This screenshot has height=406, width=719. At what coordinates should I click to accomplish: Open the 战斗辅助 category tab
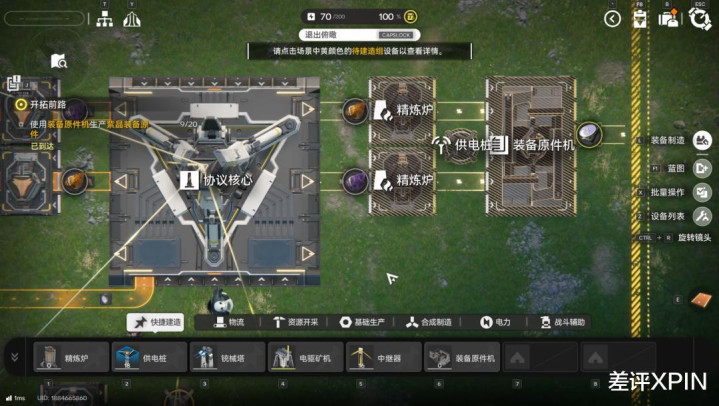click(x=558, y=322)
